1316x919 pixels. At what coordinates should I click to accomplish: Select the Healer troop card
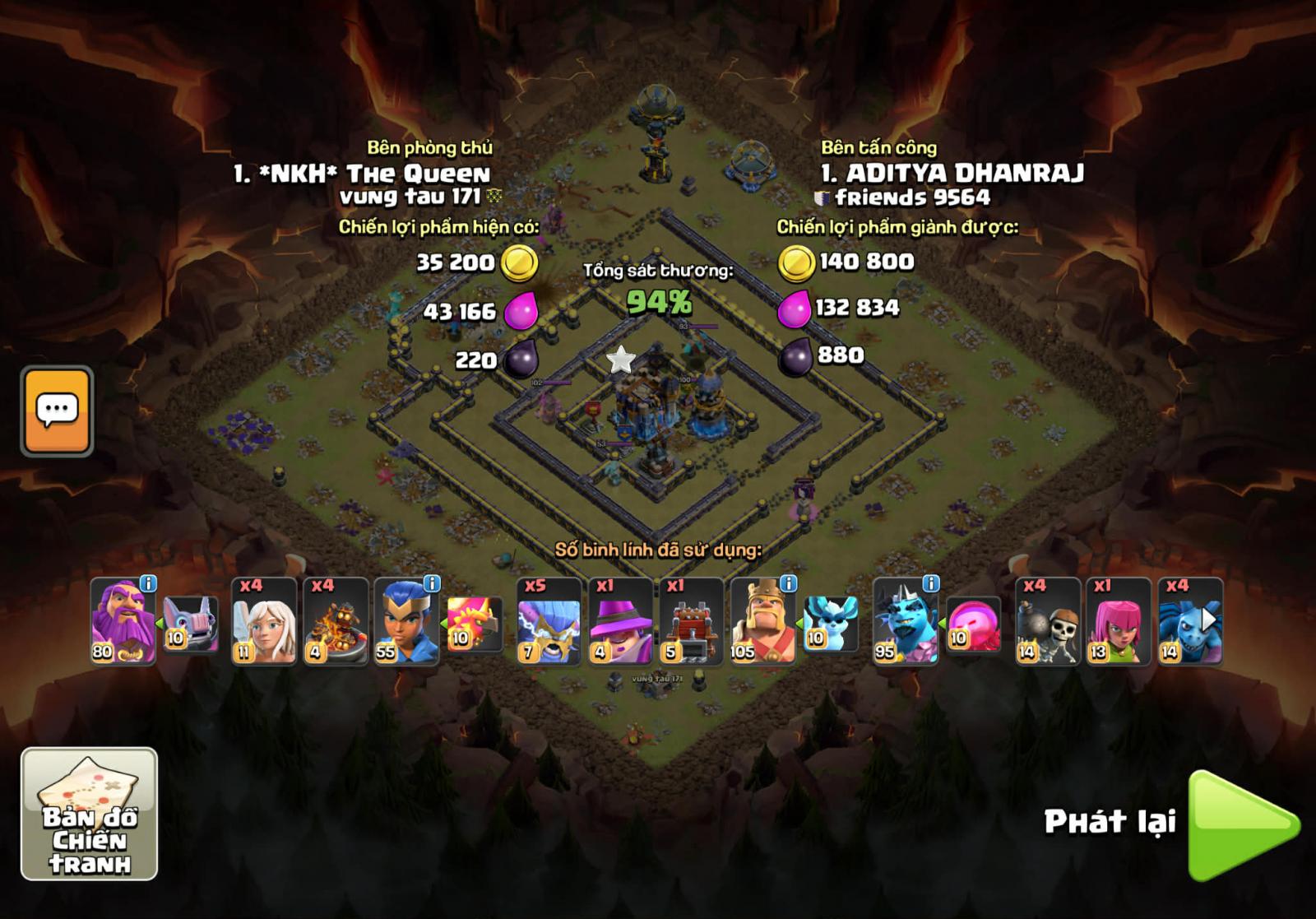click(x=263, y=622)
